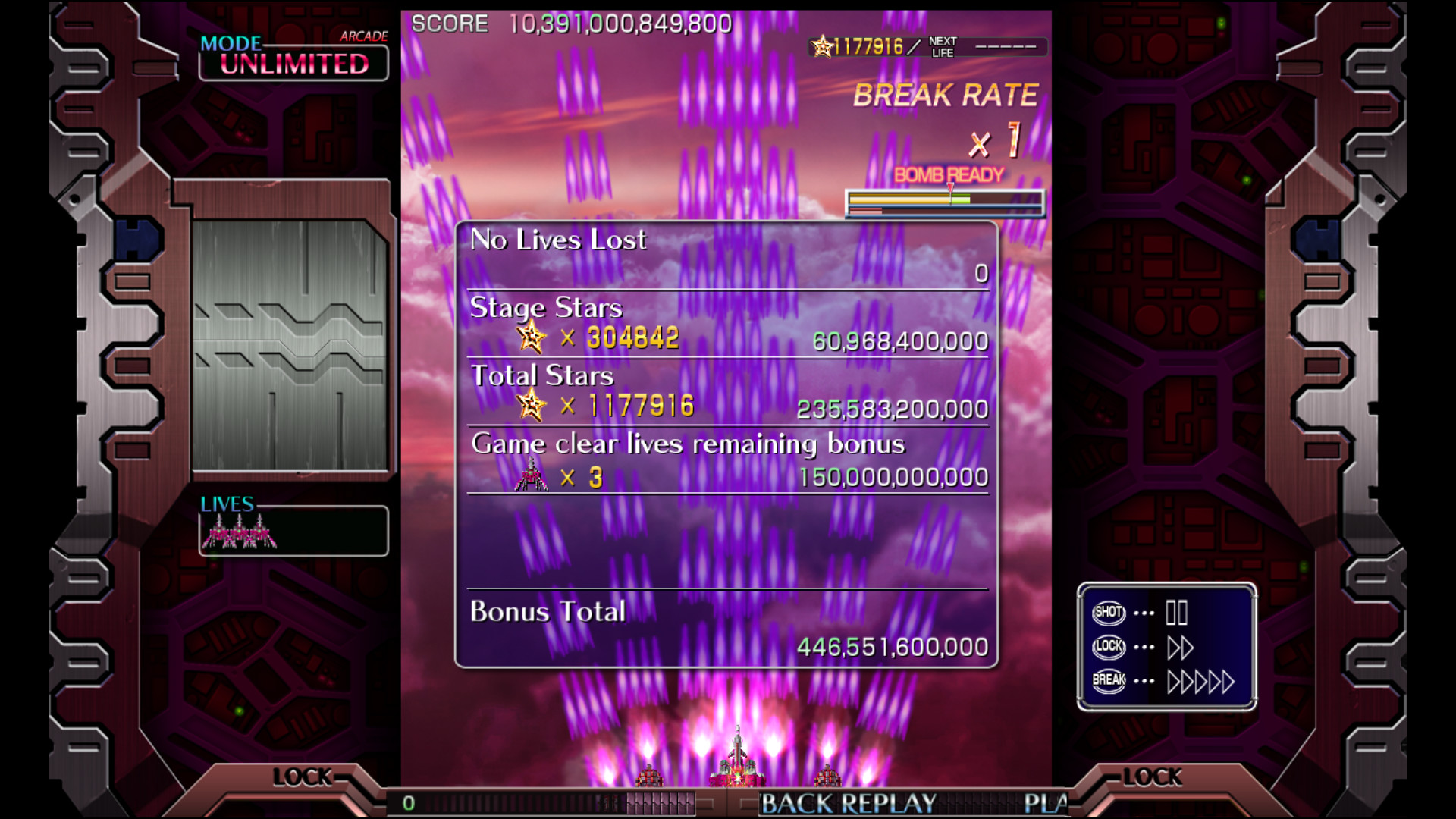Click the LOCK button icon in the control legend

[x=1107, y=648]
